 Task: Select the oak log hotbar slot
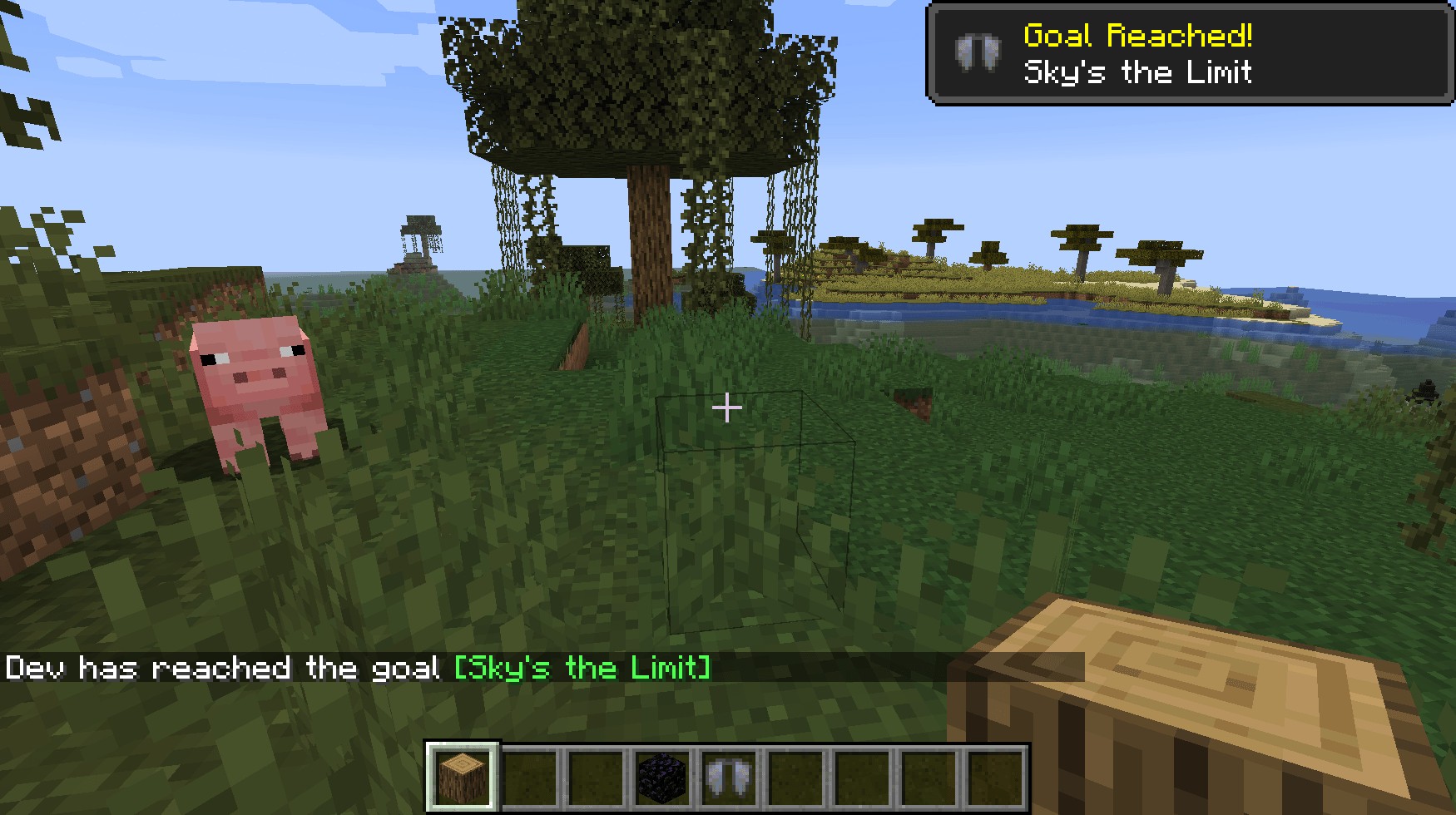click(x=463, y=776)
